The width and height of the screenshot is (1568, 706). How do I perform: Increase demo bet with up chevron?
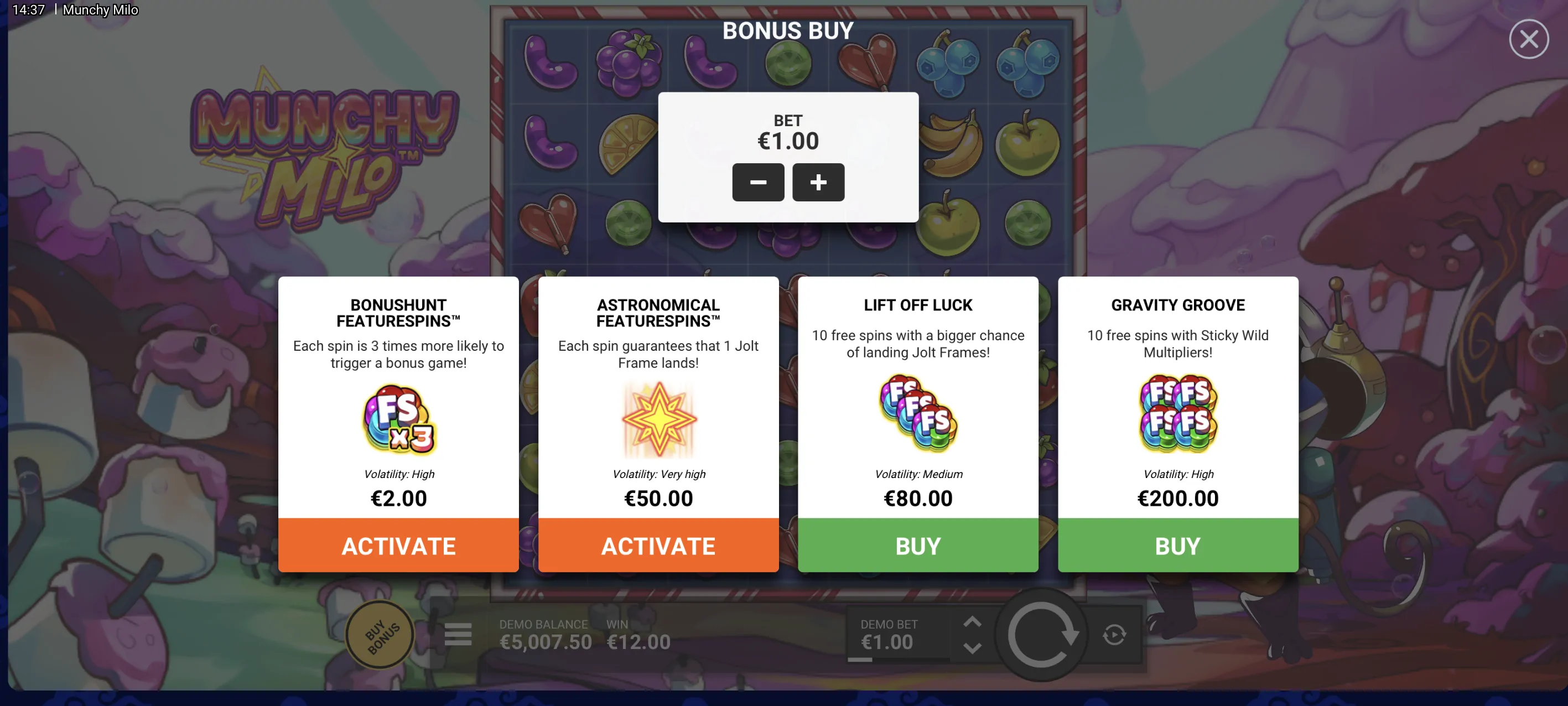coord(972,622)
